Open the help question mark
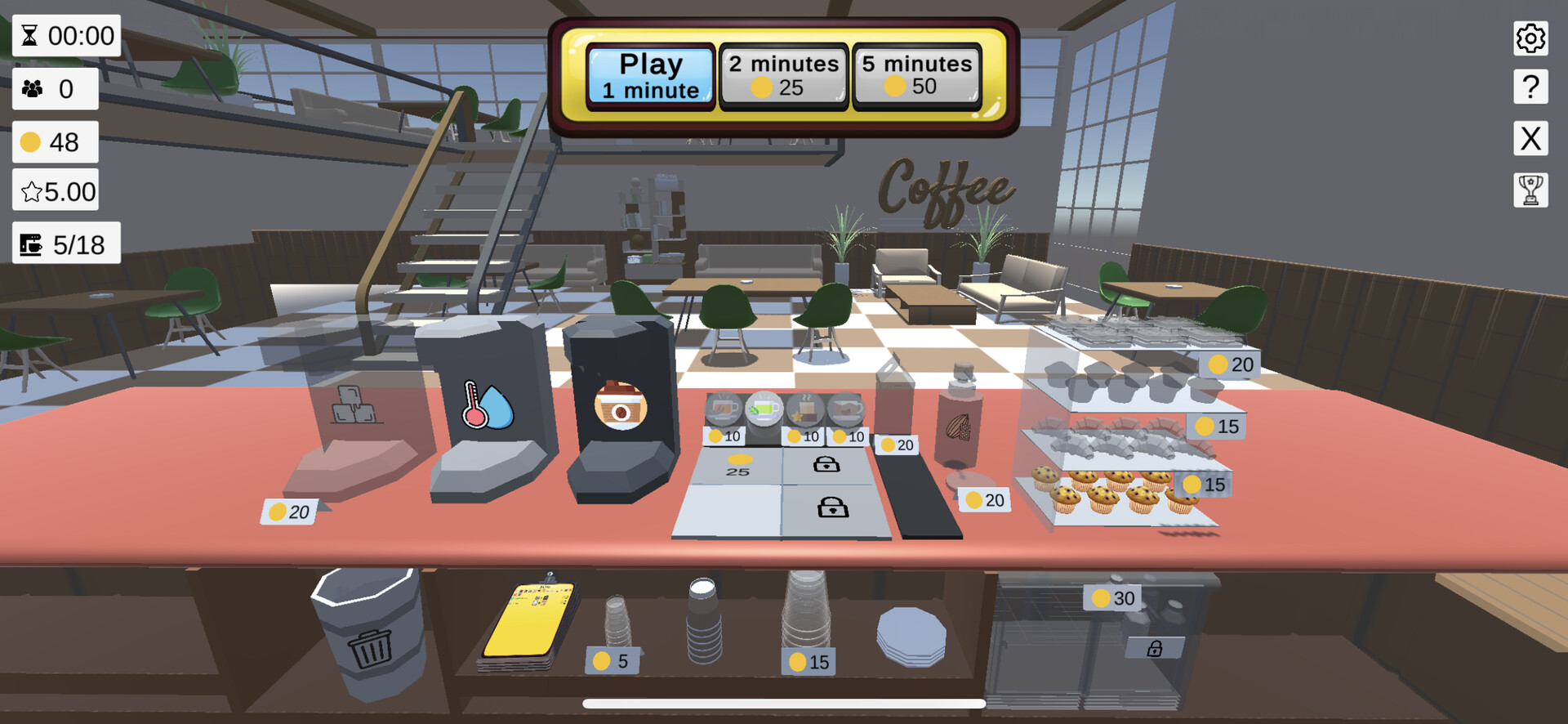This screenshot has width=1568, height=724. tap(1531, 87)
